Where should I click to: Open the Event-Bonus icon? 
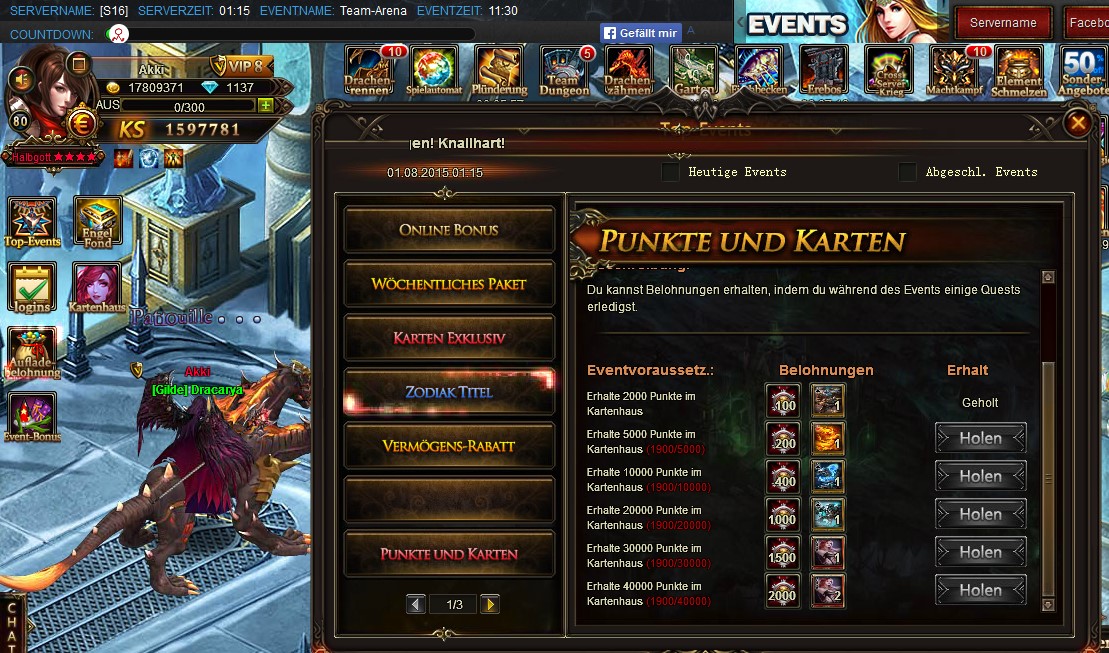click(x=32, y=417)
